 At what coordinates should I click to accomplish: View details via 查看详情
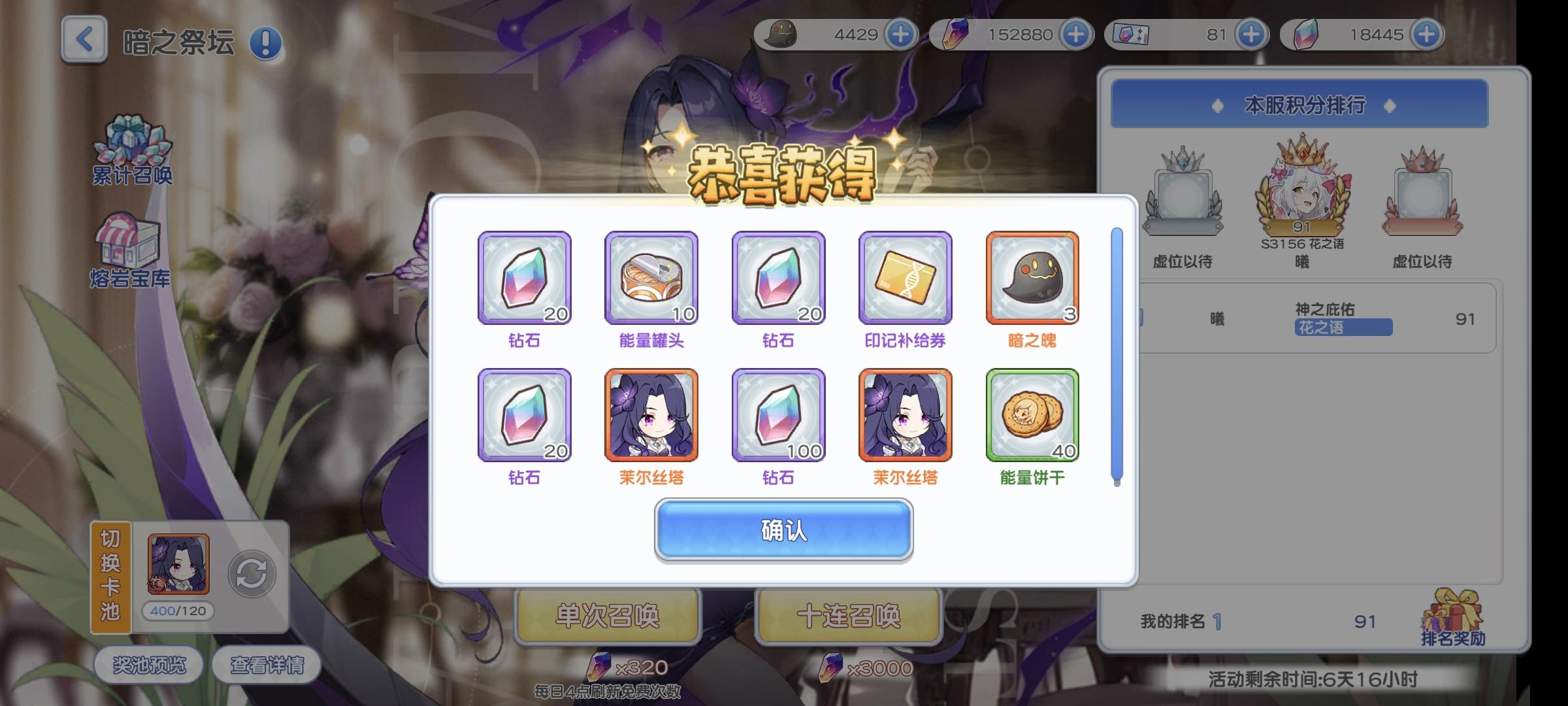[x=268, y=664]
